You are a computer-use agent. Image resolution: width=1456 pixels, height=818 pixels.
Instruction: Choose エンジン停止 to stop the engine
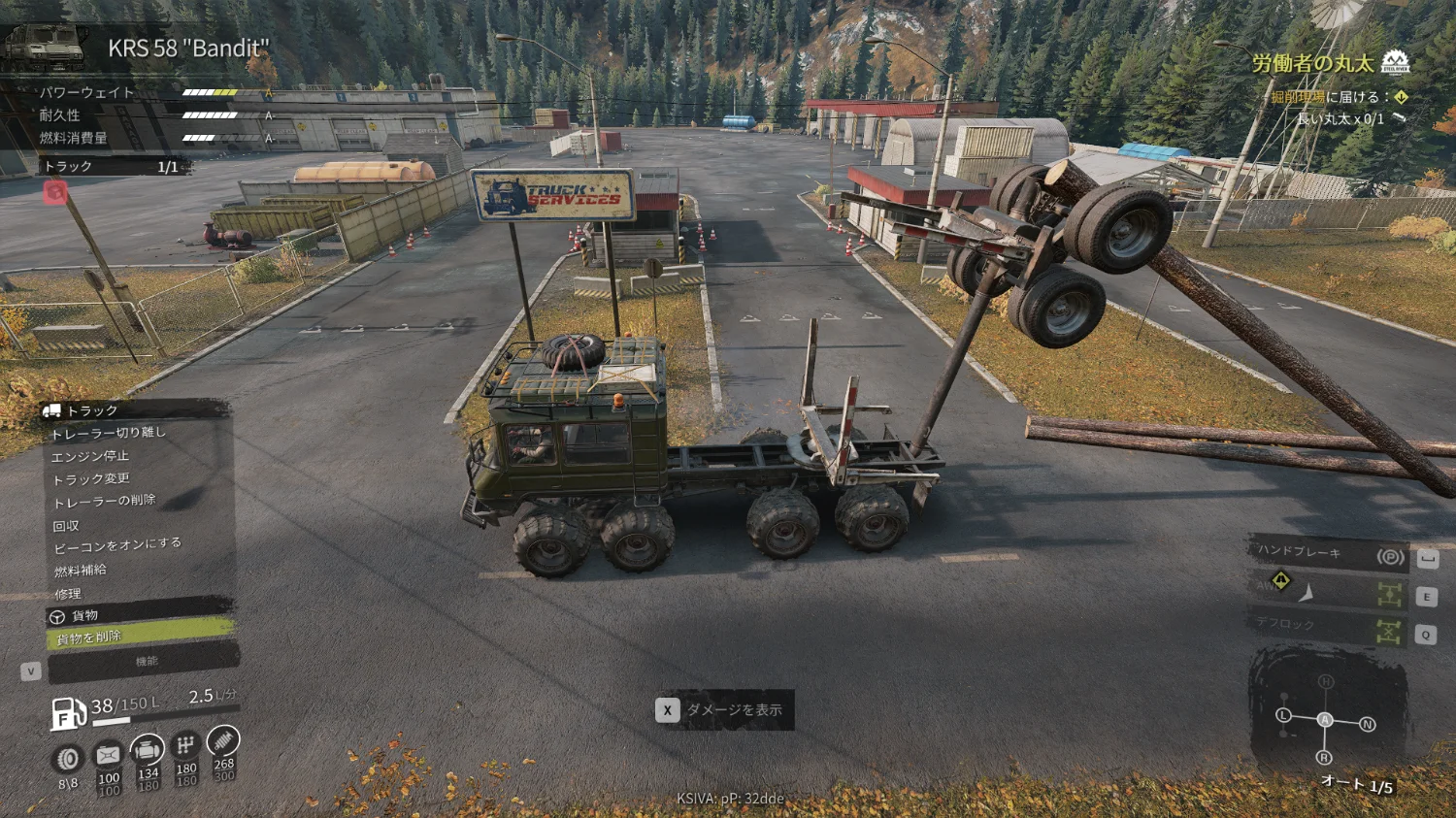click(x=90, y=456)
